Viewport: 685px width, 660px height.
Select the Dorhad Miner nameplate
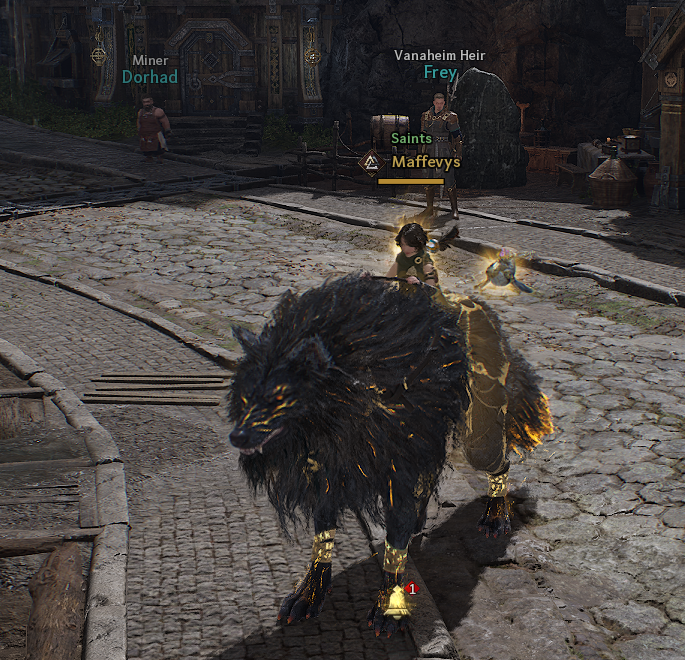coord(150,76)
